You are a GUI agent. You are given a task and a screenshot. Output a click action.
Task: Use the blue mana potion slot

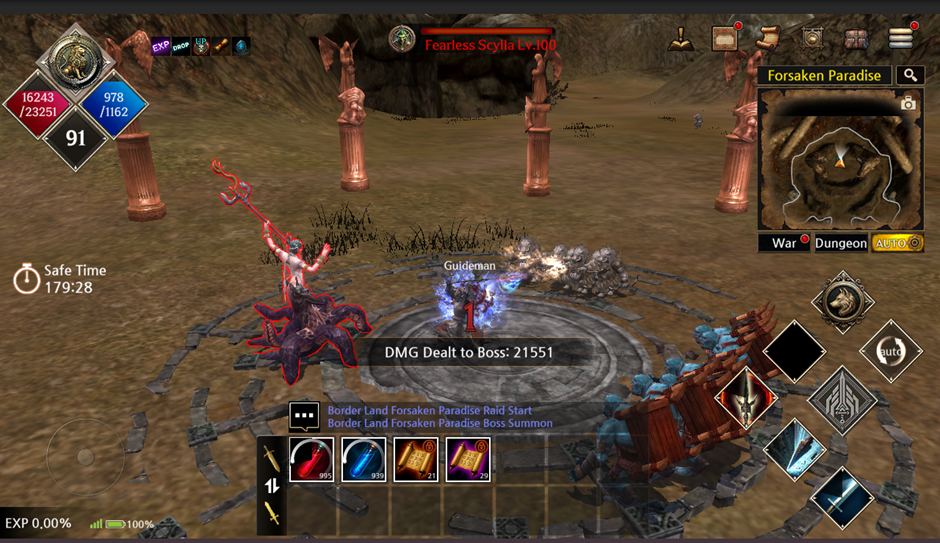click(364, 460)
